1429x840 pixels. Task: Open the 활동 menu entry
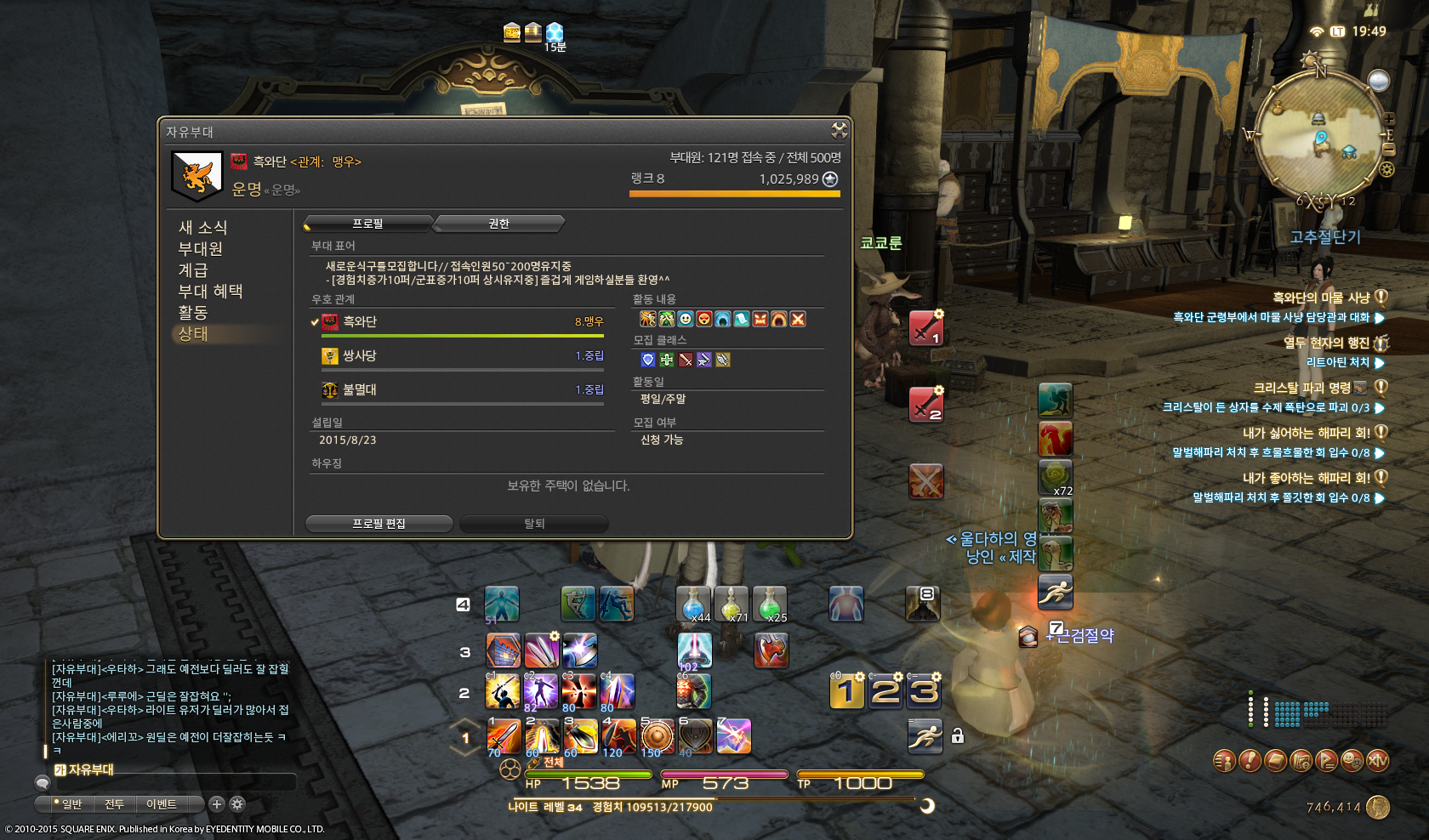click(x=193, y=313)
